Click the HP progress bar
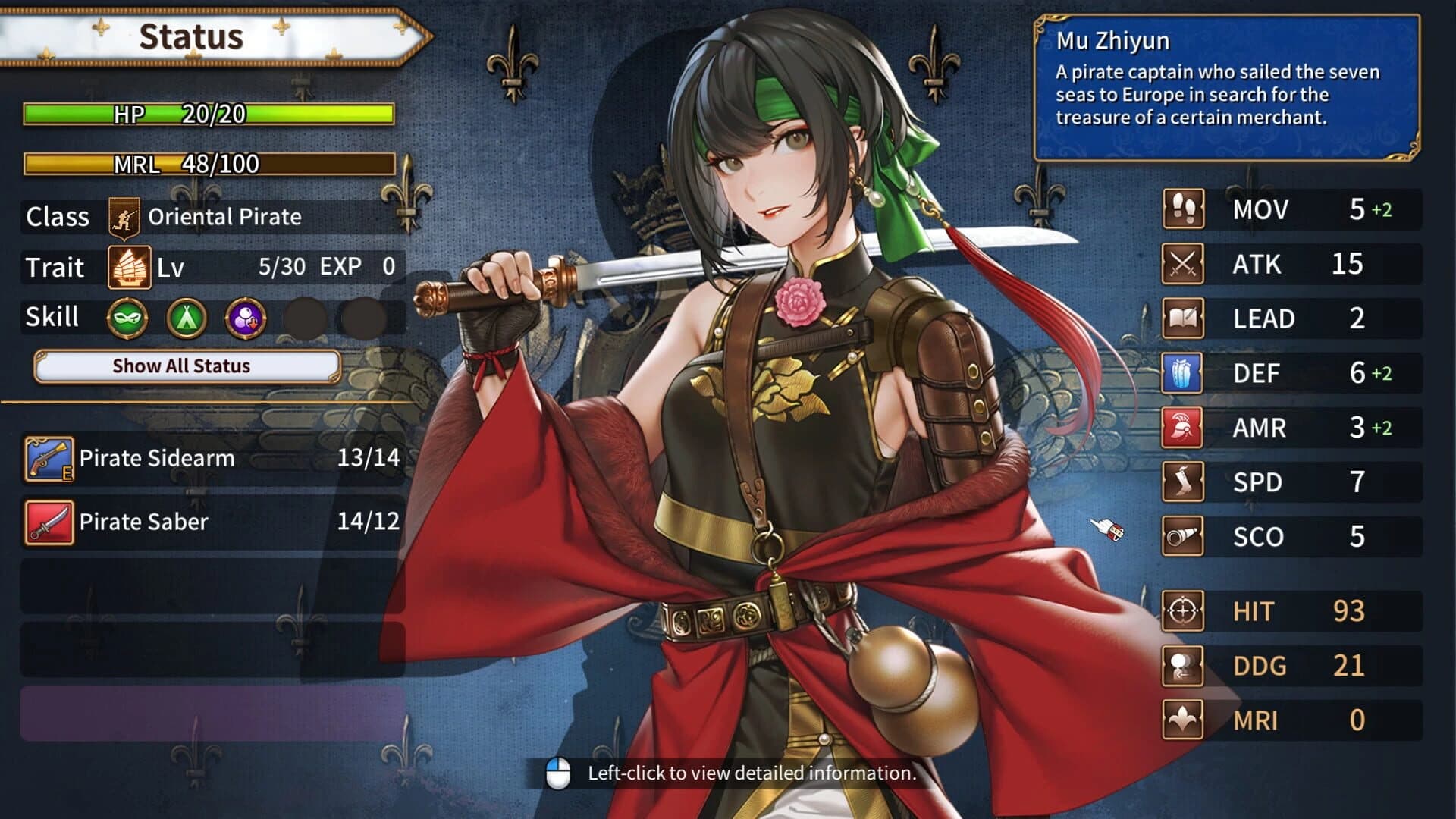The image size is (1456, 819). click(x=209, y=115)
